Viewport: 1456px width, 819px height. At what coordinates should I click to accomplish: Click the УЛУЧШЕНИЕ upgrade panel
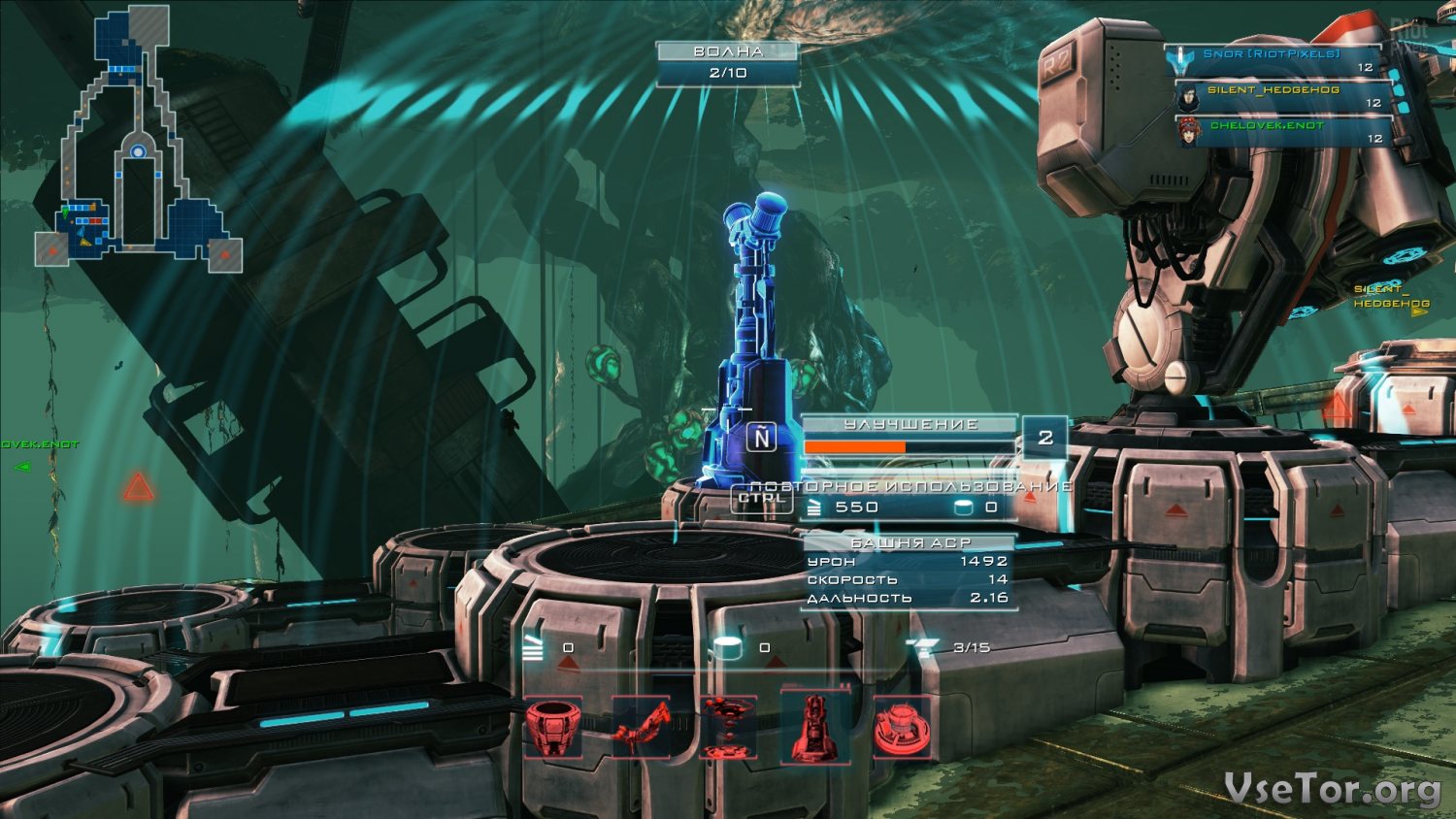click(x=910, y=436)
